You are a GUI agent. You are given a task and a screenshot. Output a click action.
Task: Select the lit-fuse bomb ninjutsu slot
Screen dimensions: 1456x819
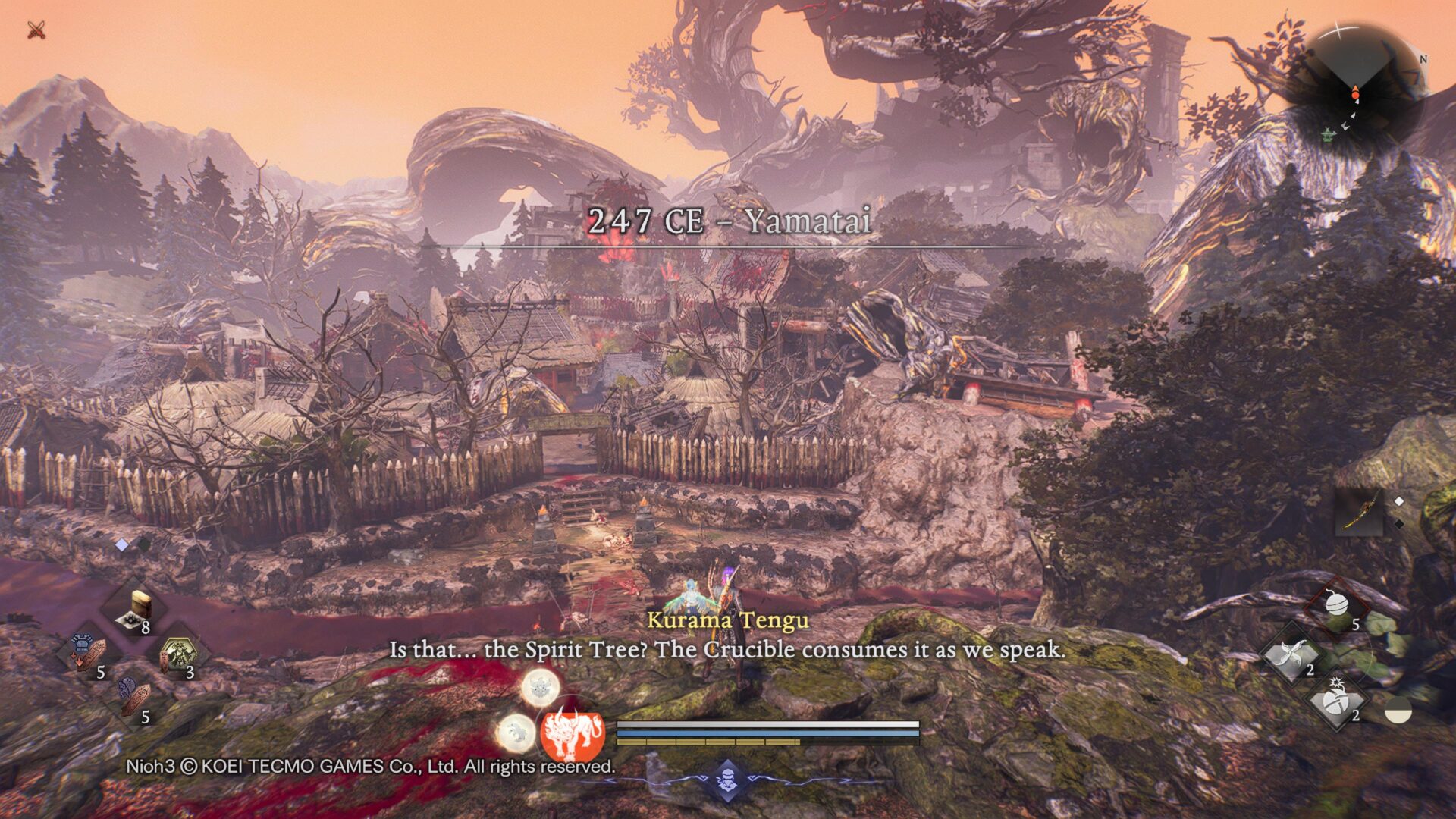click(x=1337, y=700)
